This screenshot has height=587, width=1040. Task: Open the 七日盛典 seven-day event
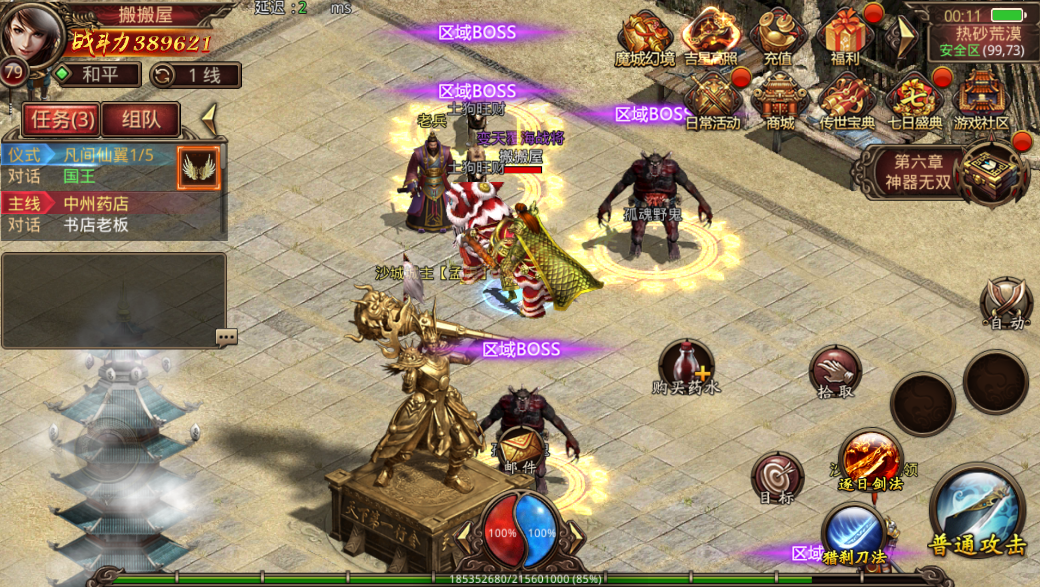click(915, 102)
